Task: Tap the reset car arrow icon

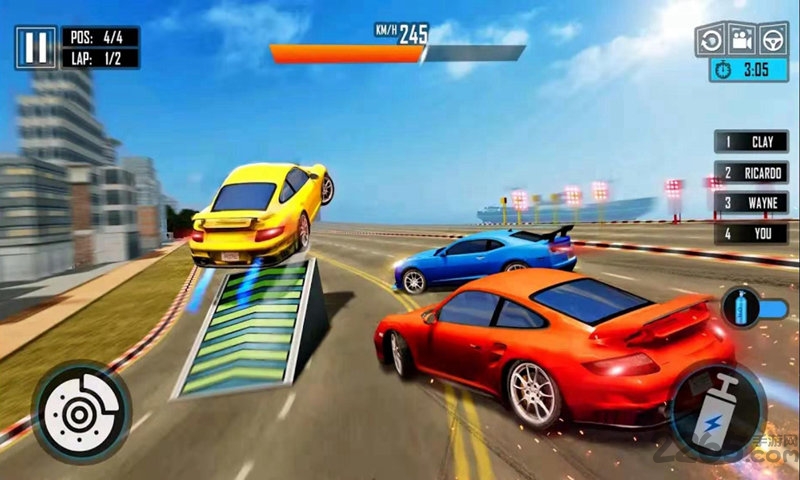Action: [x=711, y=39]
